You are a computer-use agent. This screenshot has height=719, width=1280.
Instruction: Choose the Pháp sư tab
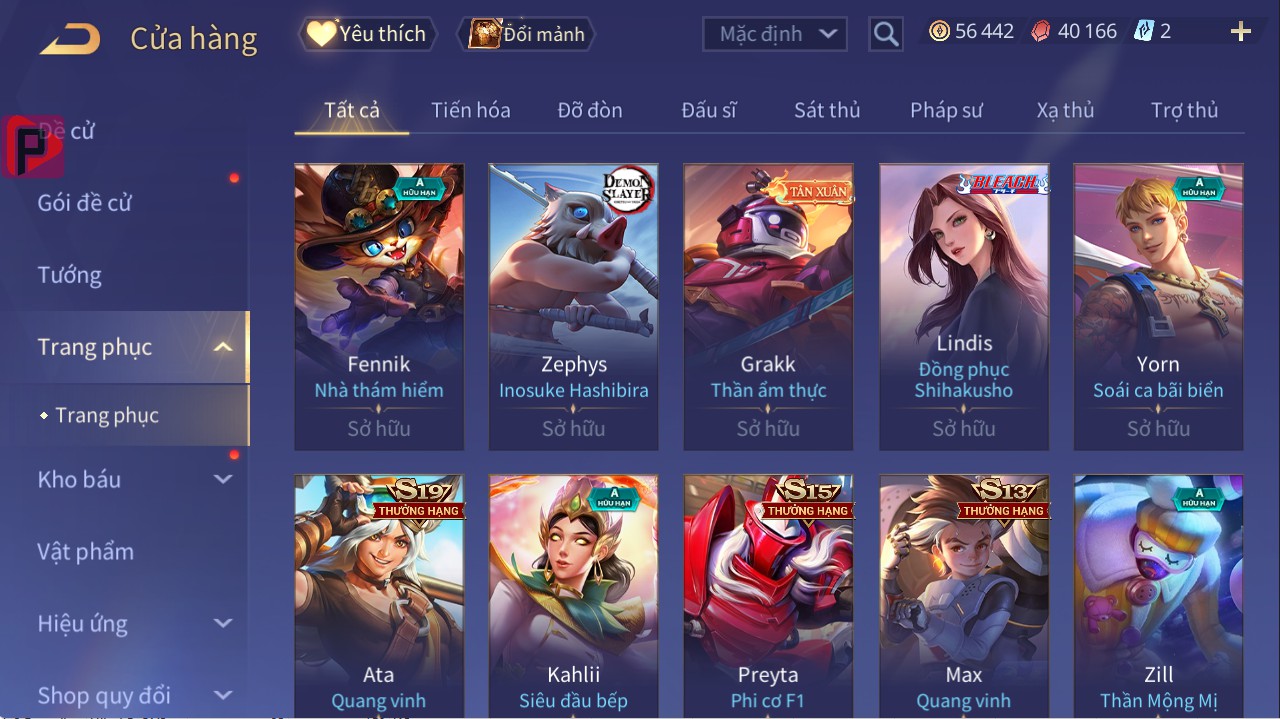(x=946, y=110)
